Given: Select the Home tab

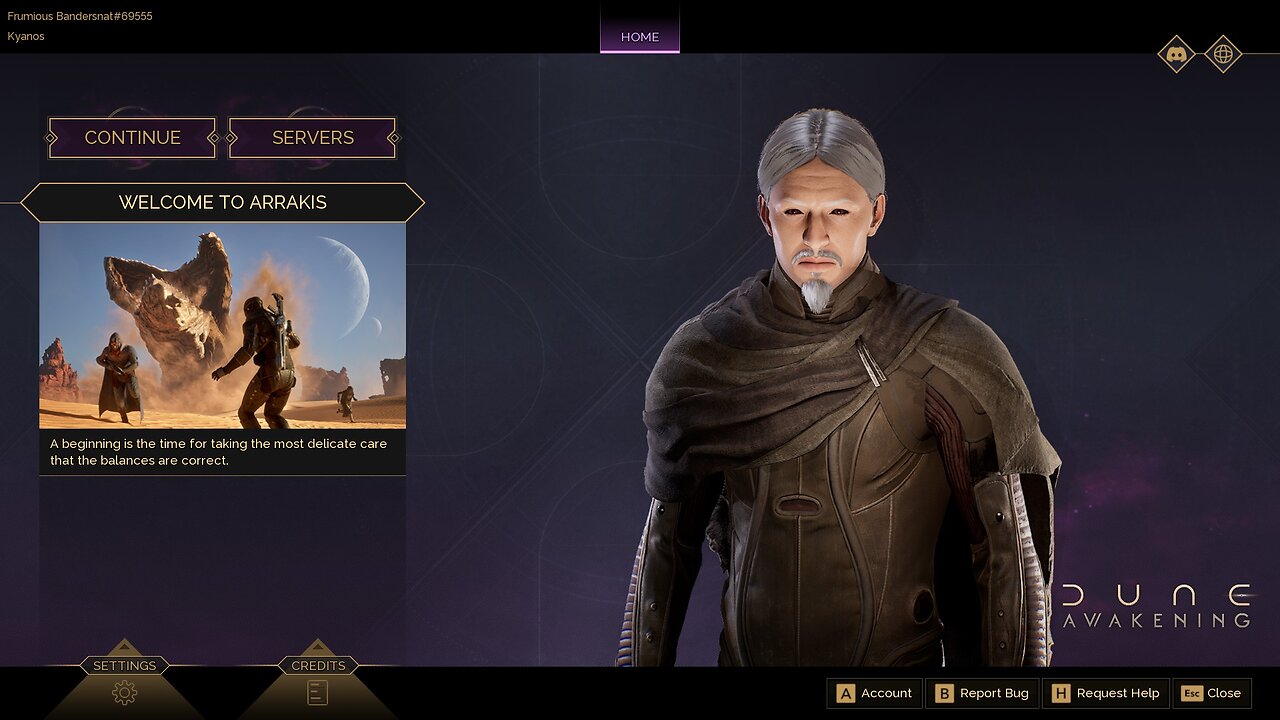Looking at the screenshot, I should (640, 37).
